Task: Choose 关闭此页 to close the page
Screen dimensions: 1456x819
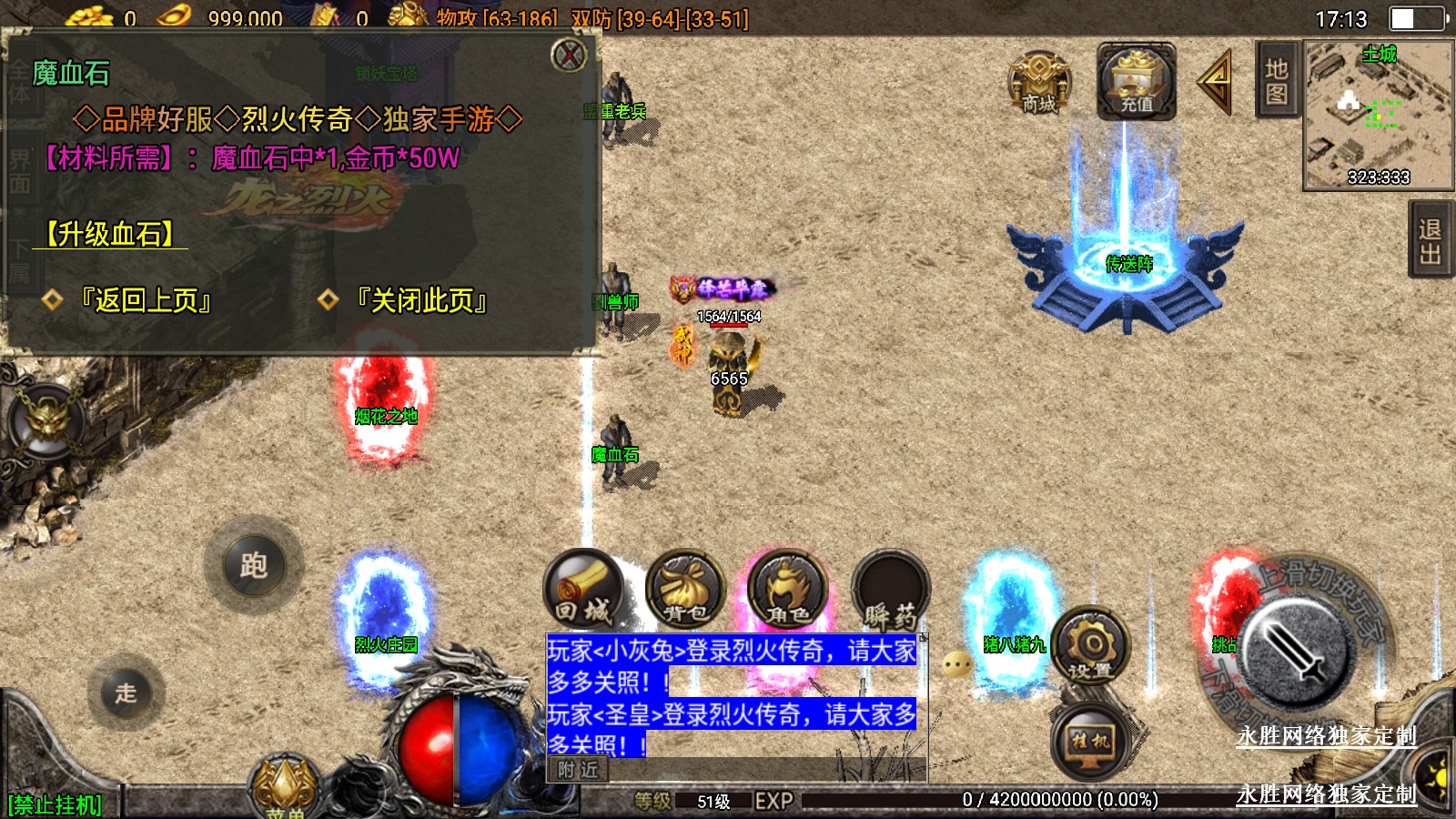Action: (x=421, y=300)
